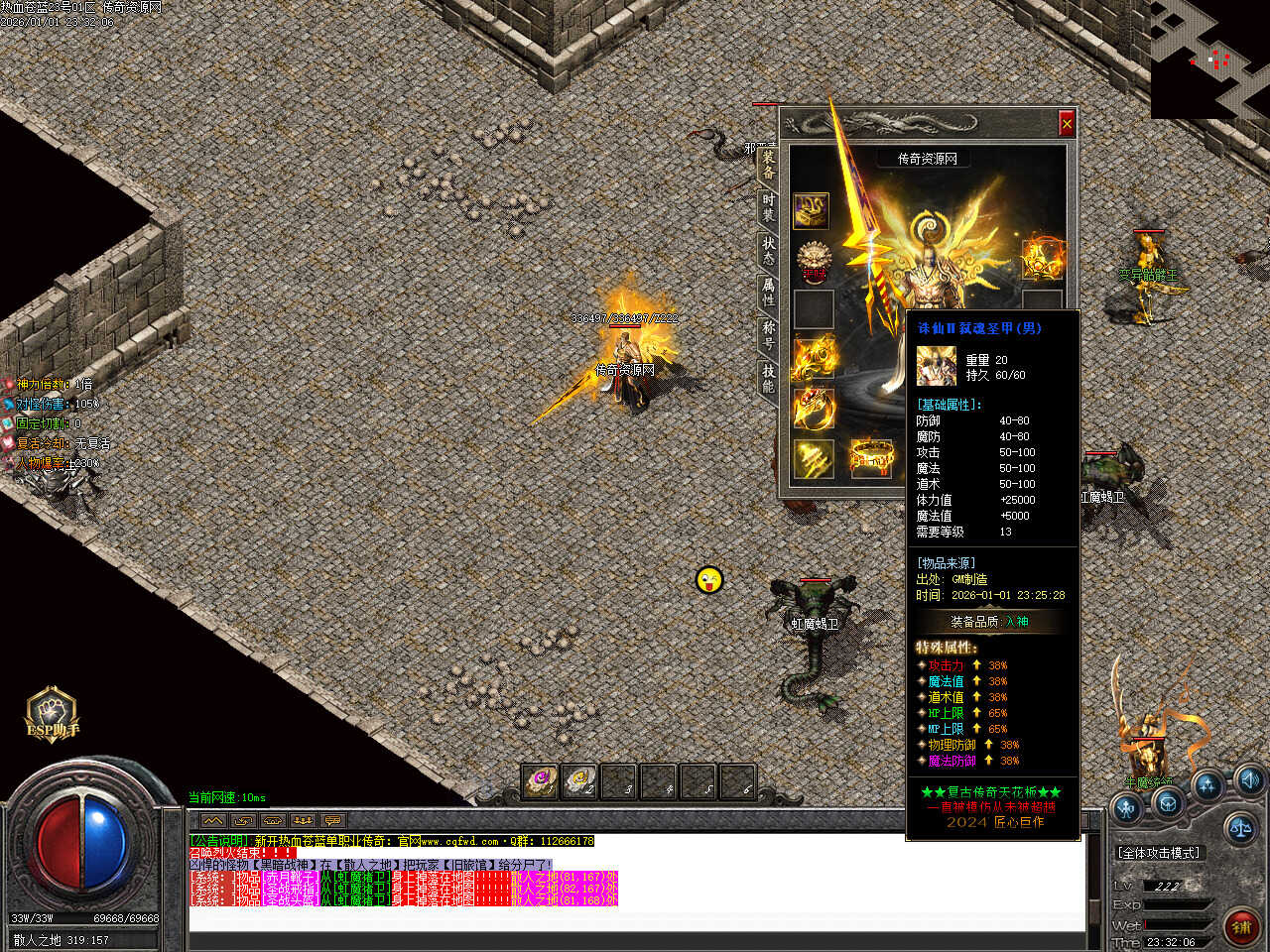The height and width of the screenshot is (952, 1270).
Task: Open the ESP助手 assistant
Action: tap(51, 714)
